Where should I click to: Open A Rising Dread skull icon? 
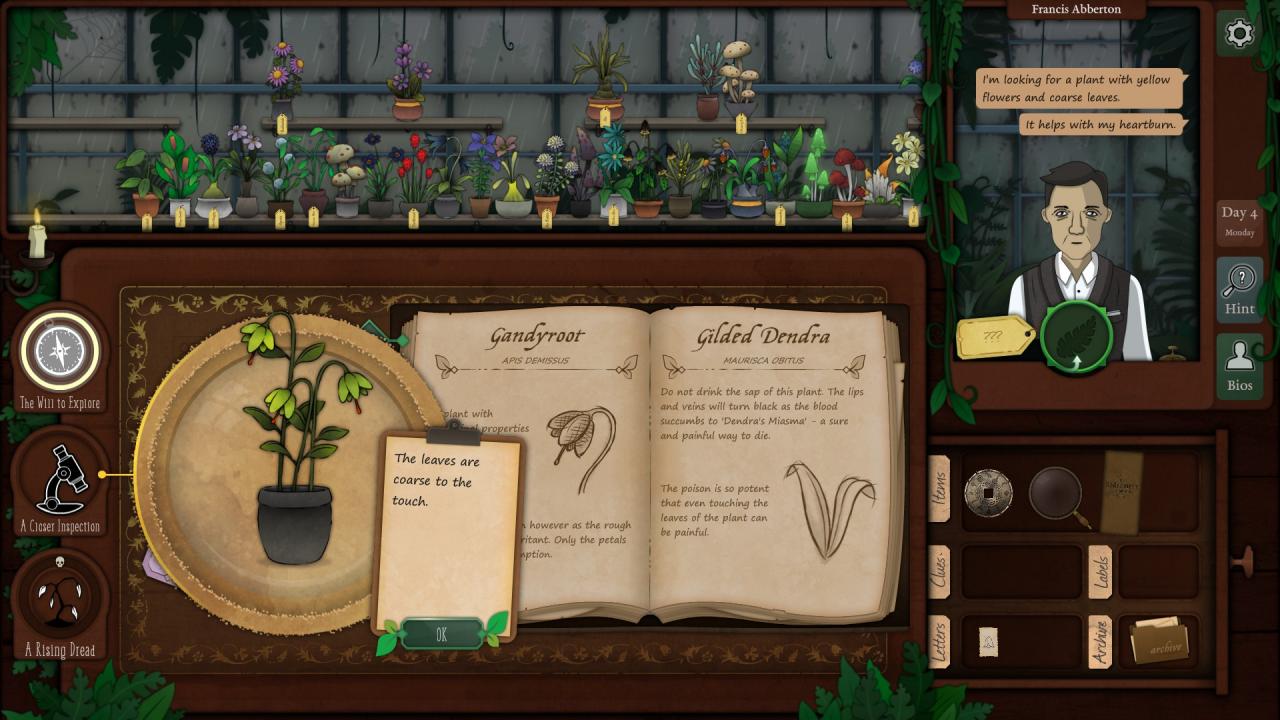pos(60,596)
